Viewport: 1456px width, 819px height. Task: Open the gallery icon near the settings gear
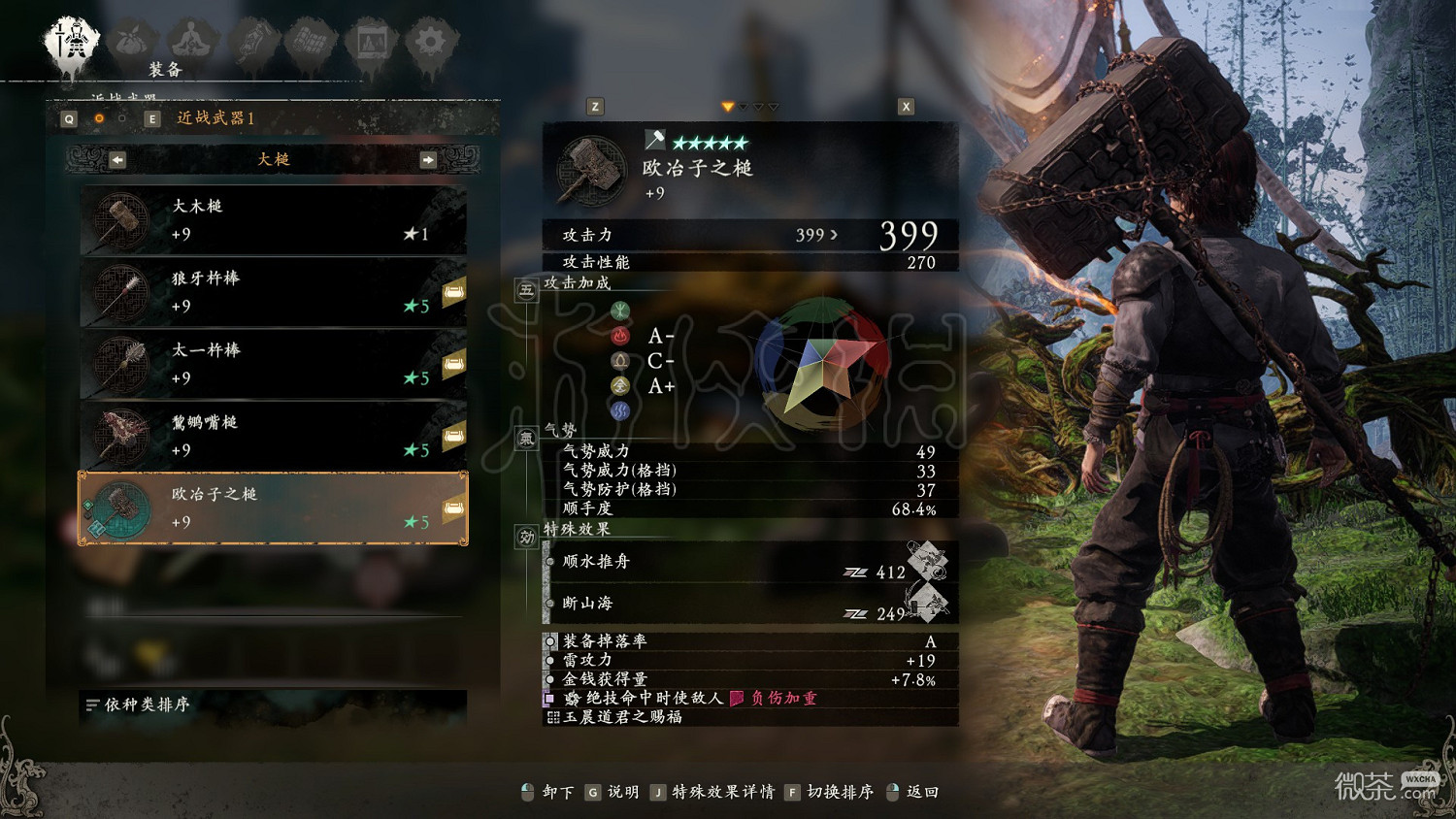[x=371, y=37]
